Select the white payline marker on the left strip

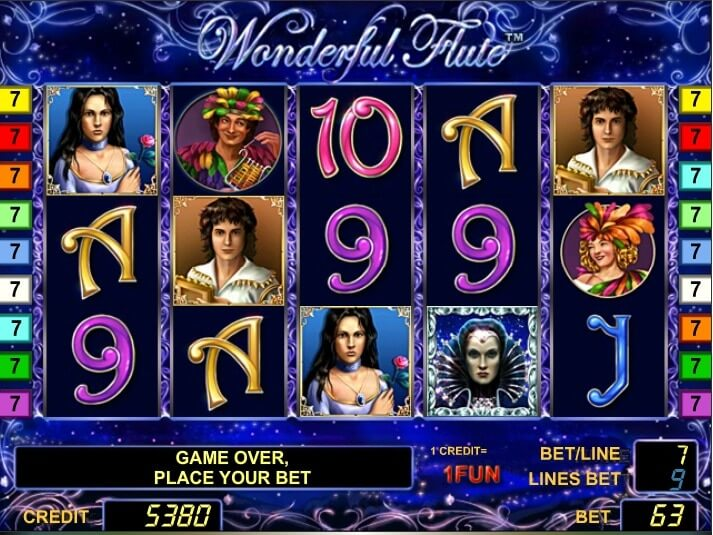coord(17,290)
